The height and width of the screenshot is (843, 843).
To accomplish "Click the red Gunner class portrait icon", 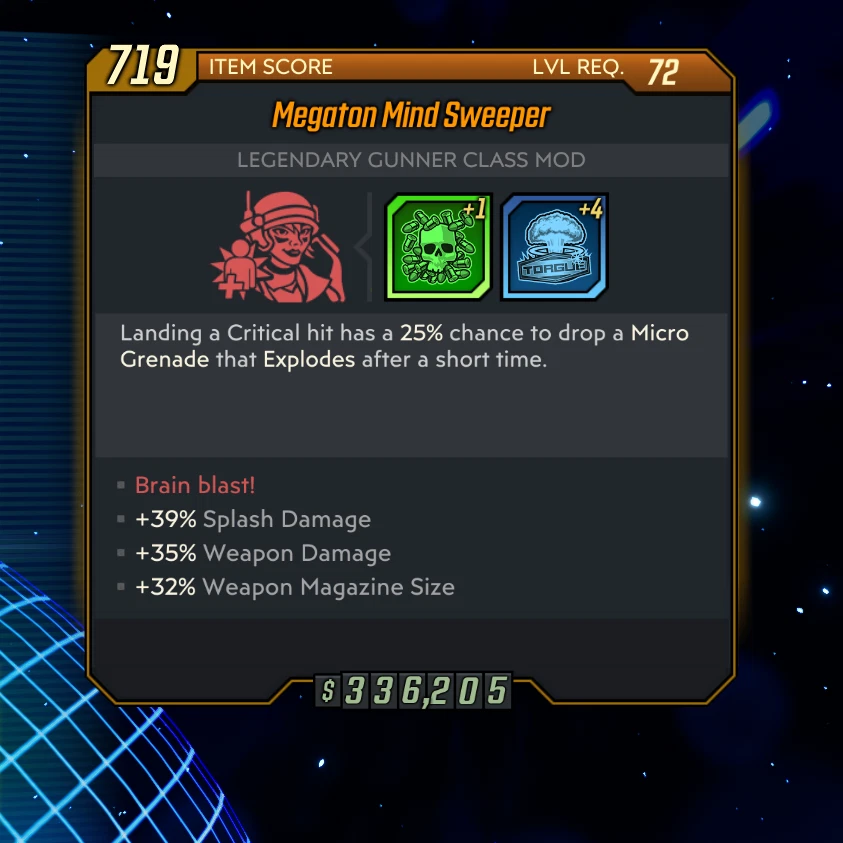I will (280, 247).
